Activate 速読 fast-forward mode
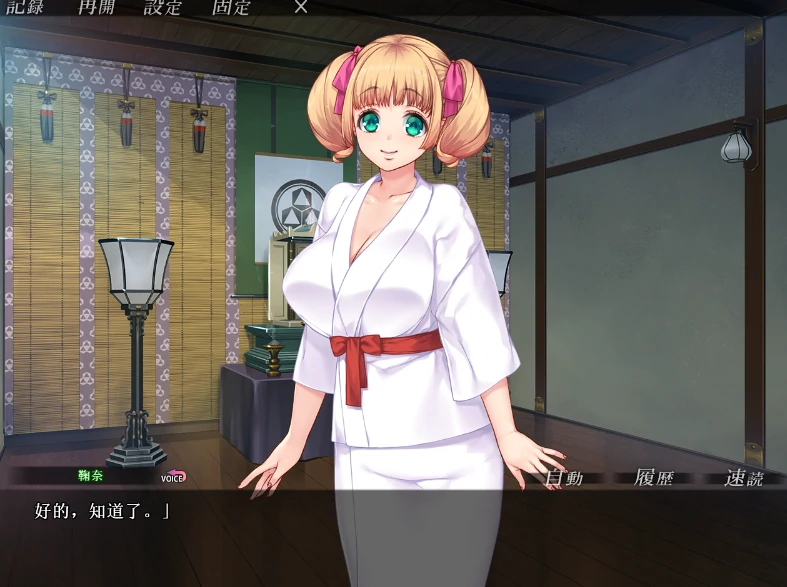This screenshot has height=587, width=787. click(743, 477)
